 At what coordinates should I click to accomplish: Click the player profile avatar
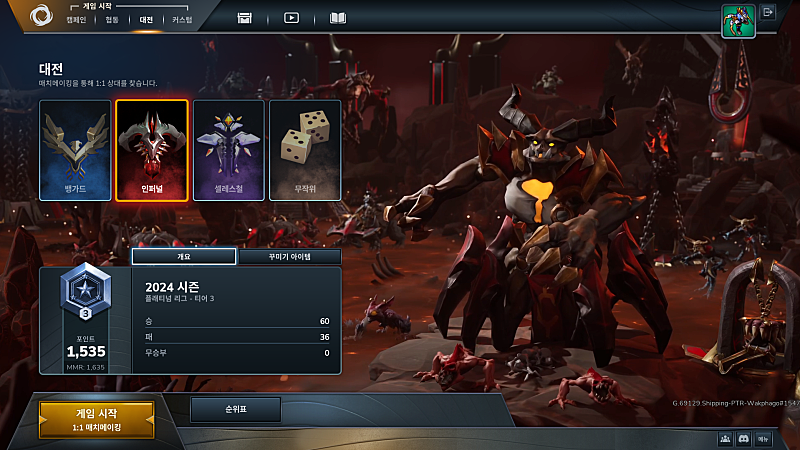coord(738,20)
